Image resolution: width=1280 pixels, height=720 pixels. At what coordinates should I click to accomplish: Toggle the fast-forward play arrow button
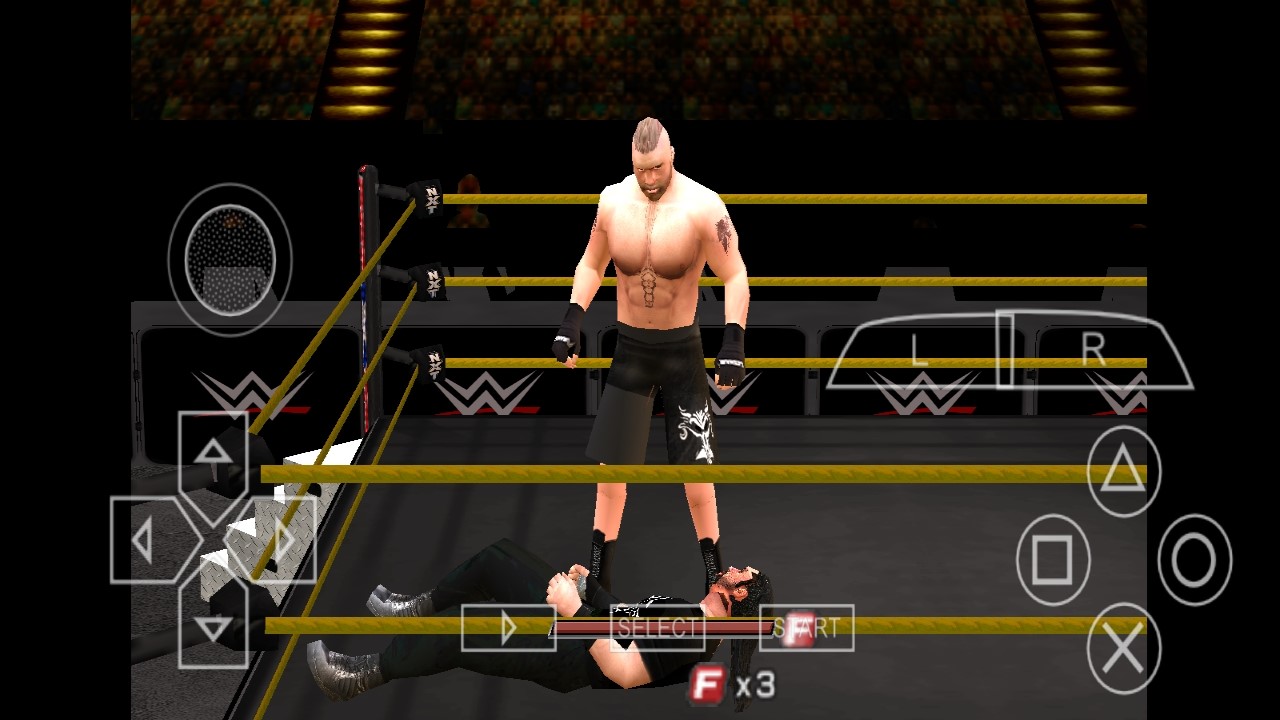(x=508, y=628)
